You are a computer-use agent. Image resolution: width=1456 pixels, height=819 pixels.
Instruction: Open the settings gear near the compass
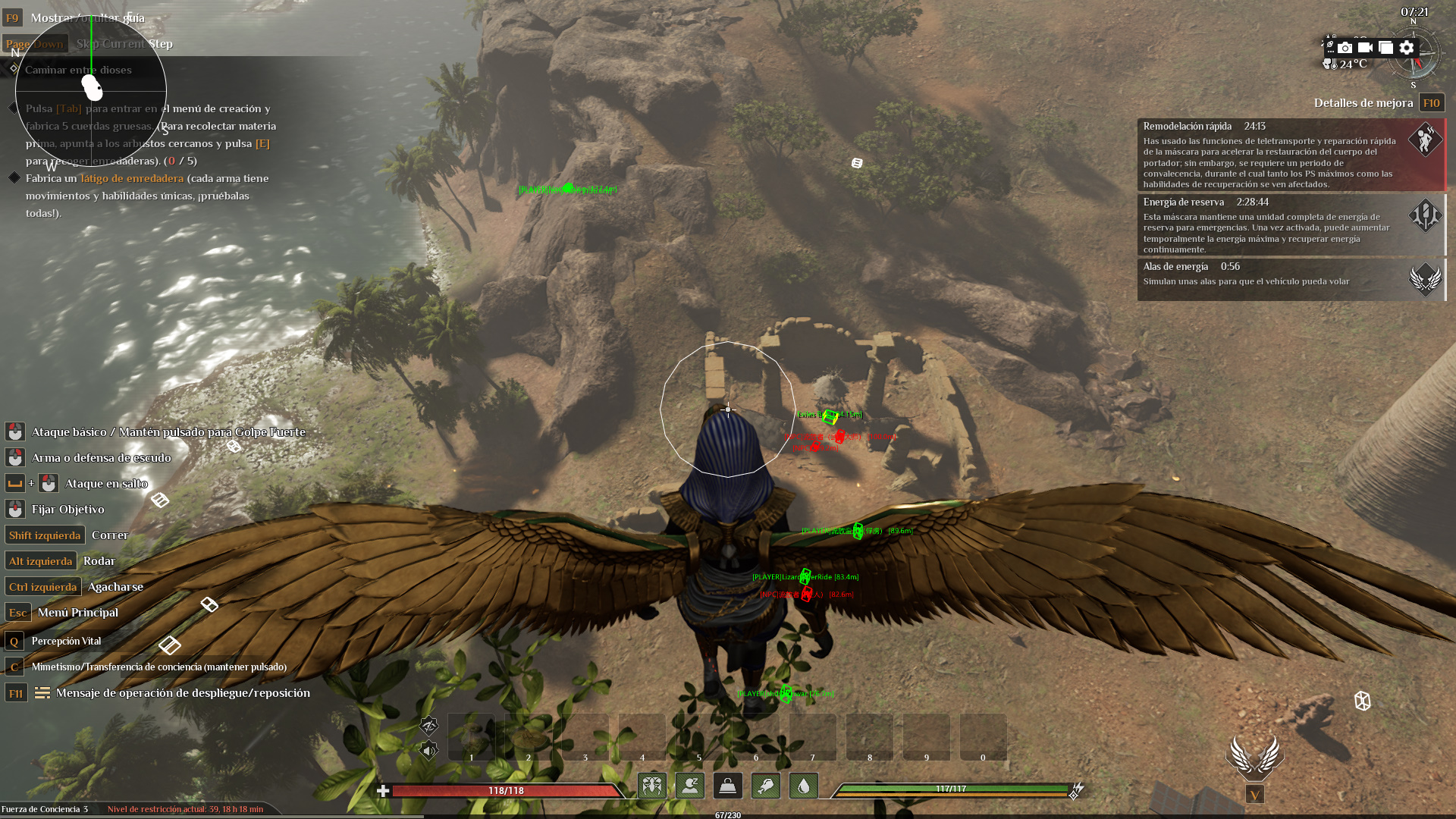[x=1407, y=47]
